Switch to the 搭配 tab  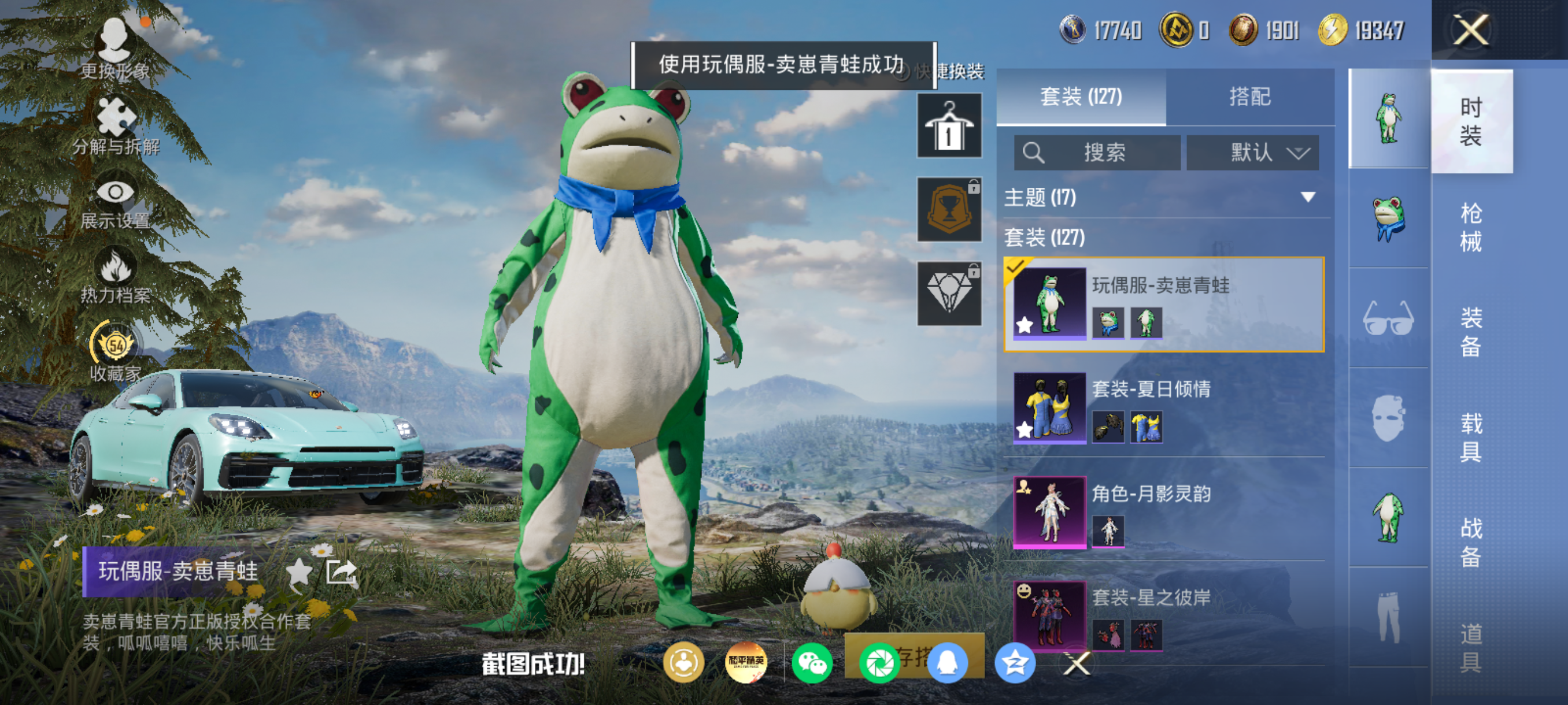tap(1249, 97)
